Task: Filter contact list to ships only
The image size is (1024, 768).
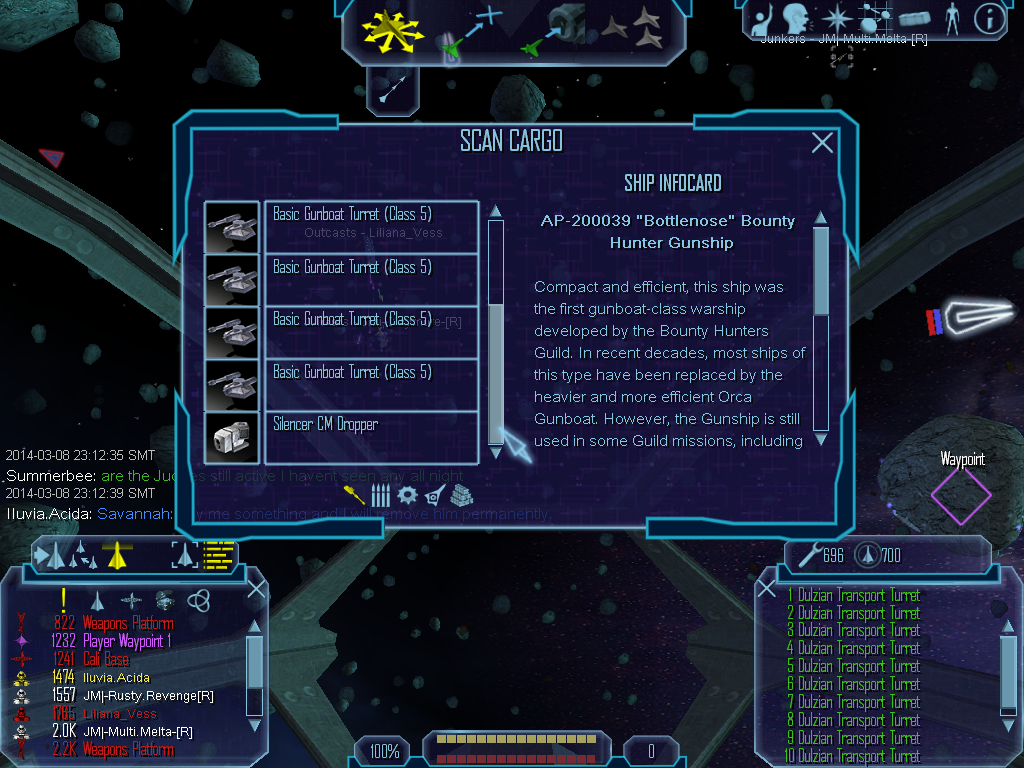Action: tap(97, 600)
